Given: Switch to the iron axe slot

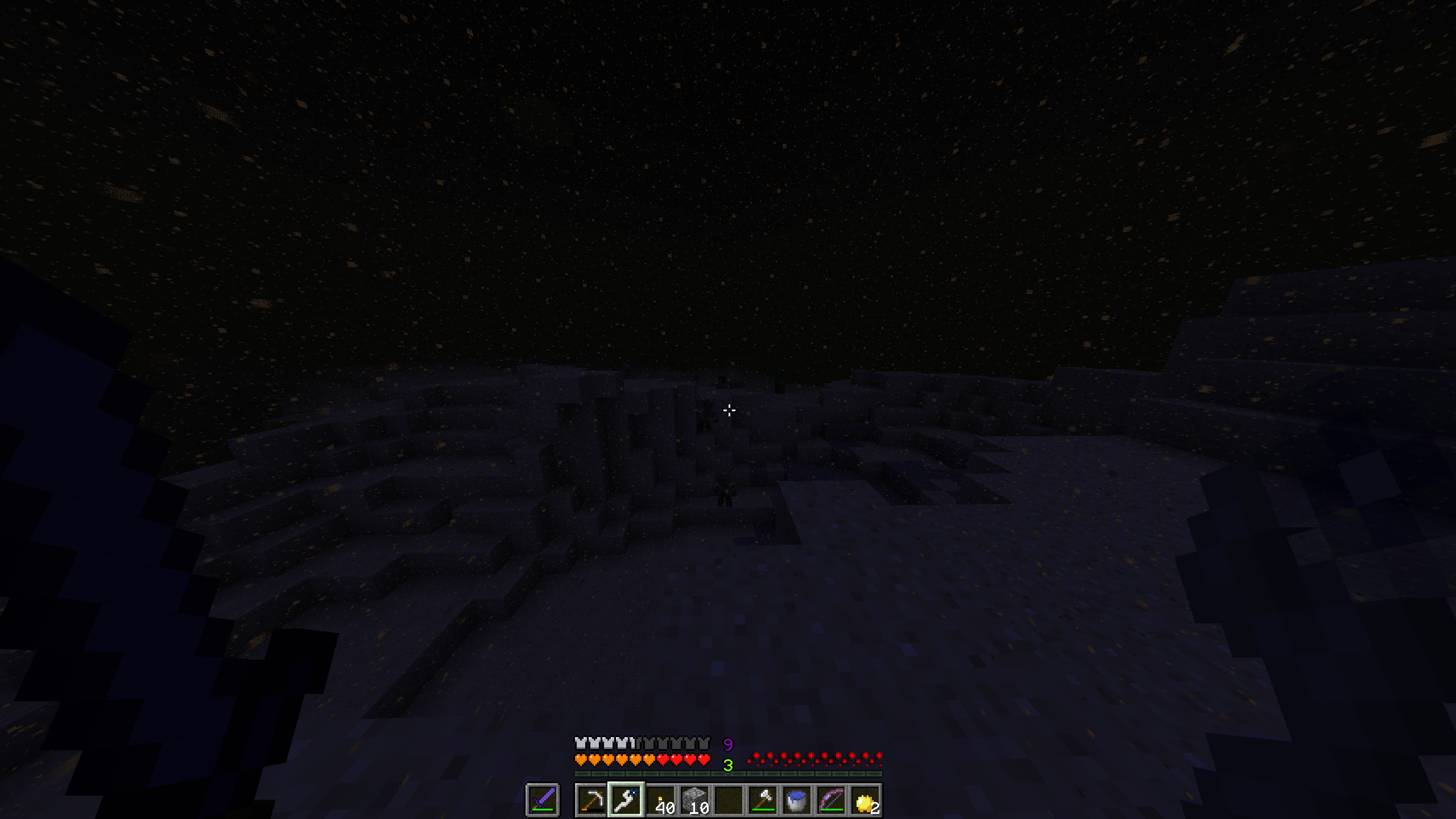Looking at the screenshot, I should (763, 800).
